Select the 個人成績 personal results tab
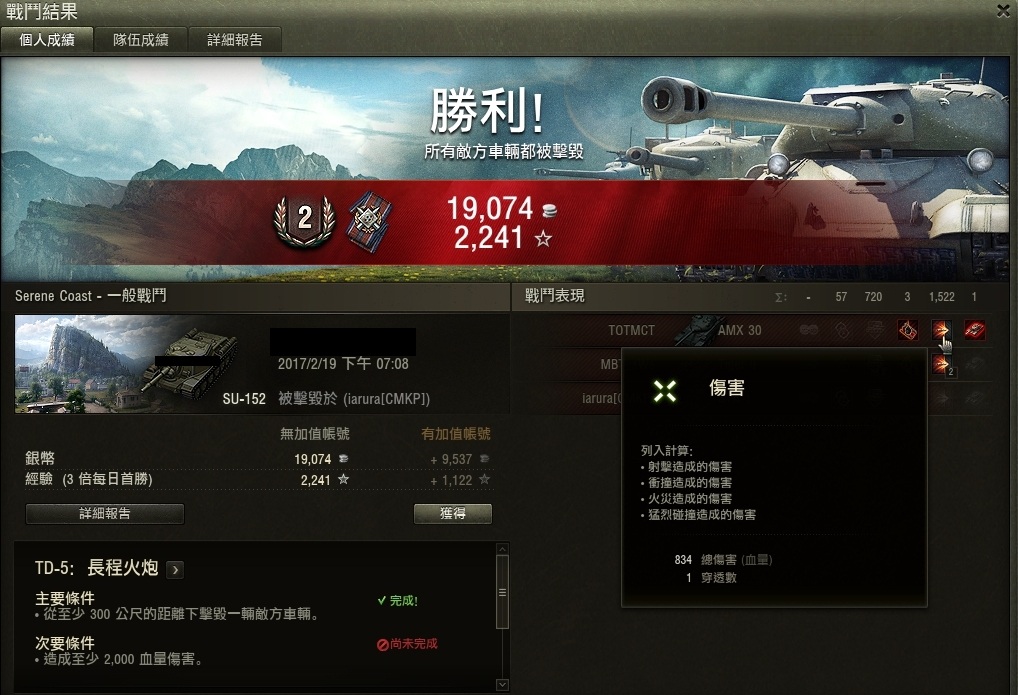Image resolution: width=1018 pixels, height=695 pixels. click(x=47, y=40)
